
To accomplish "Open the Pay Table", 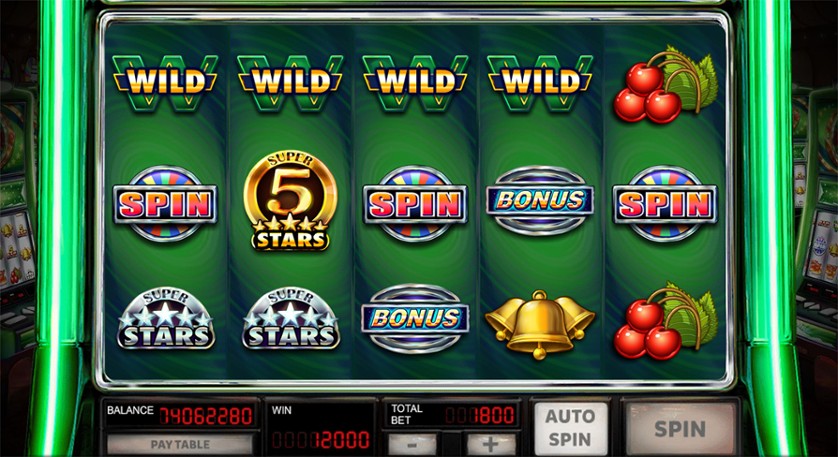I will pos(180,443).
